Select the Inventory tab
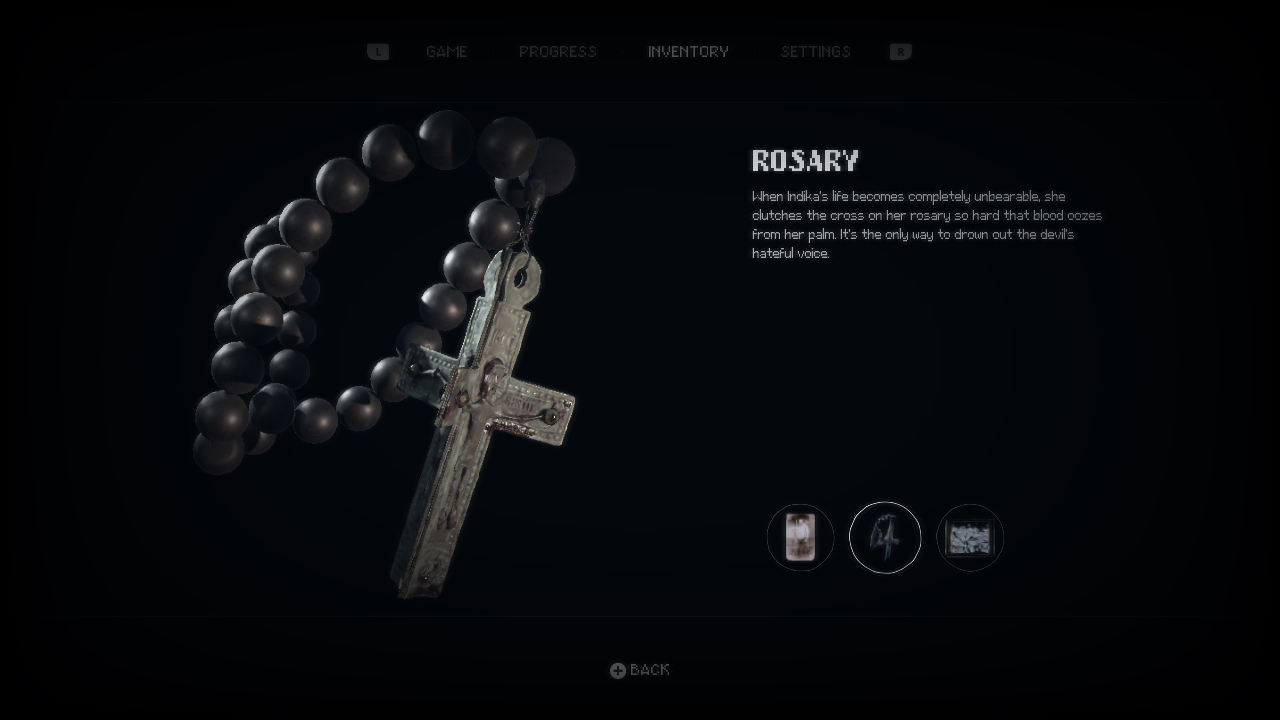The image size is (1280, 720). [688, 52]
